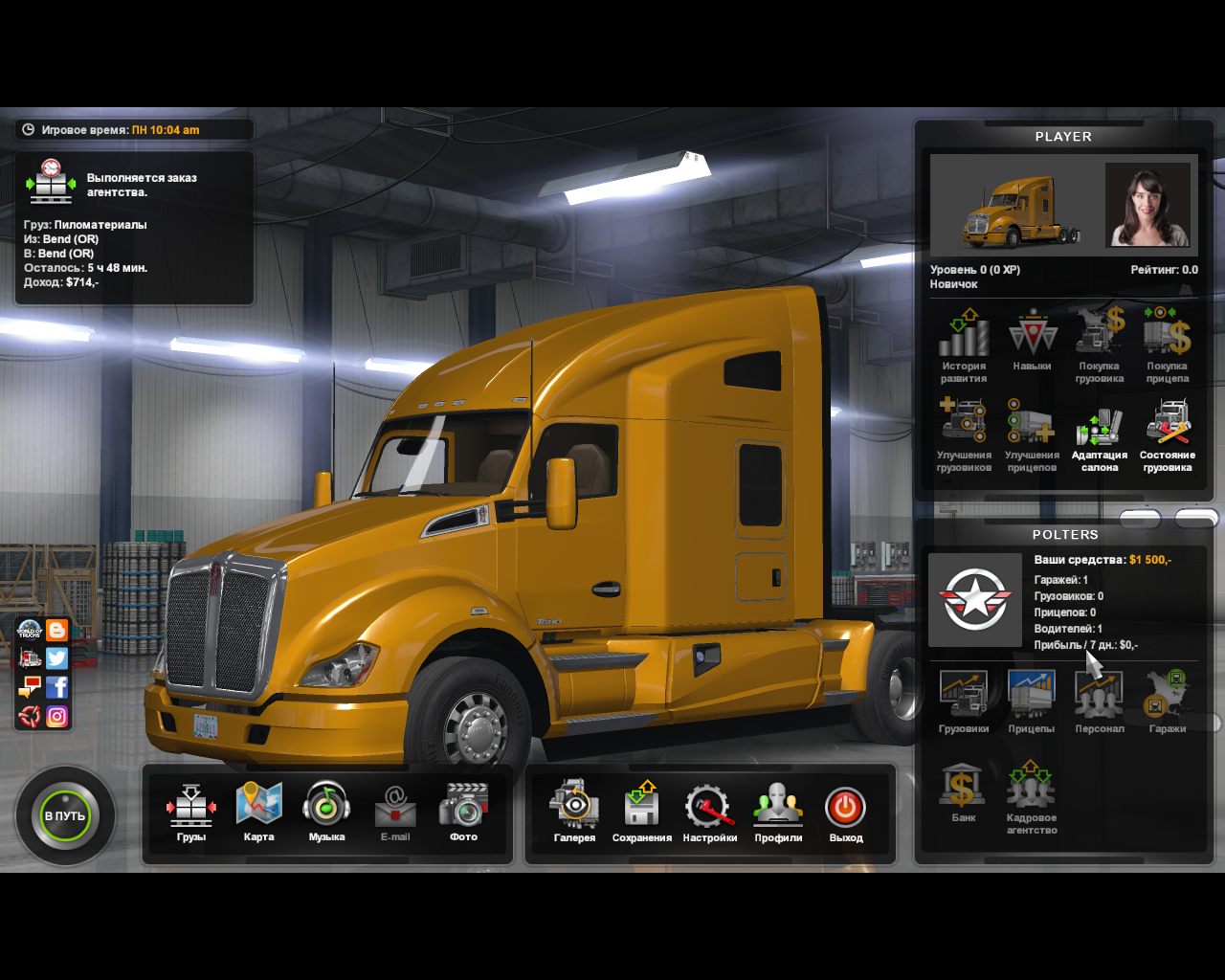This screenshot has height=980, width=1225.
Task: Click the green "В путь" drive button
Action: pos(65,816)
